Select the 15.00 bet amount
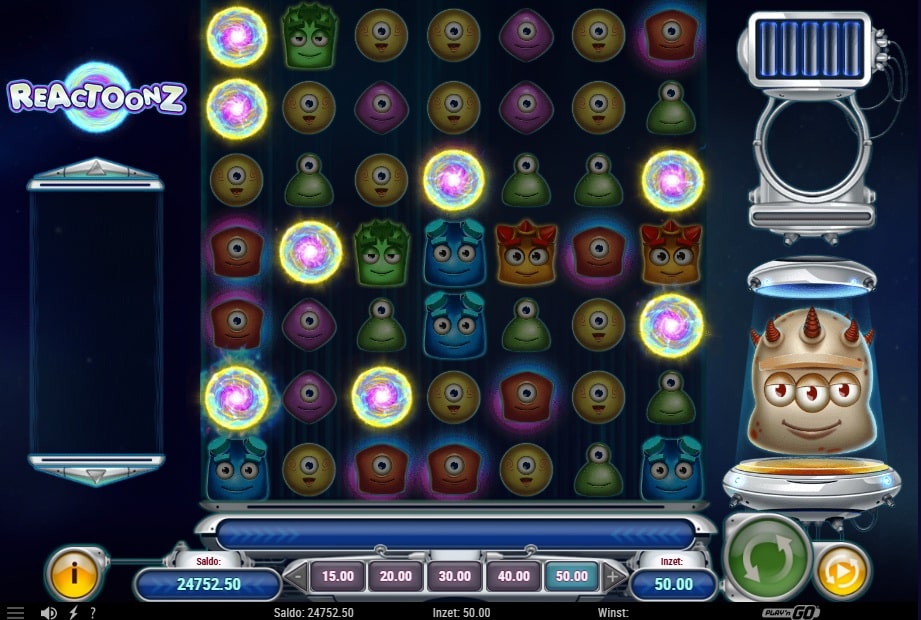 [338, 576]
